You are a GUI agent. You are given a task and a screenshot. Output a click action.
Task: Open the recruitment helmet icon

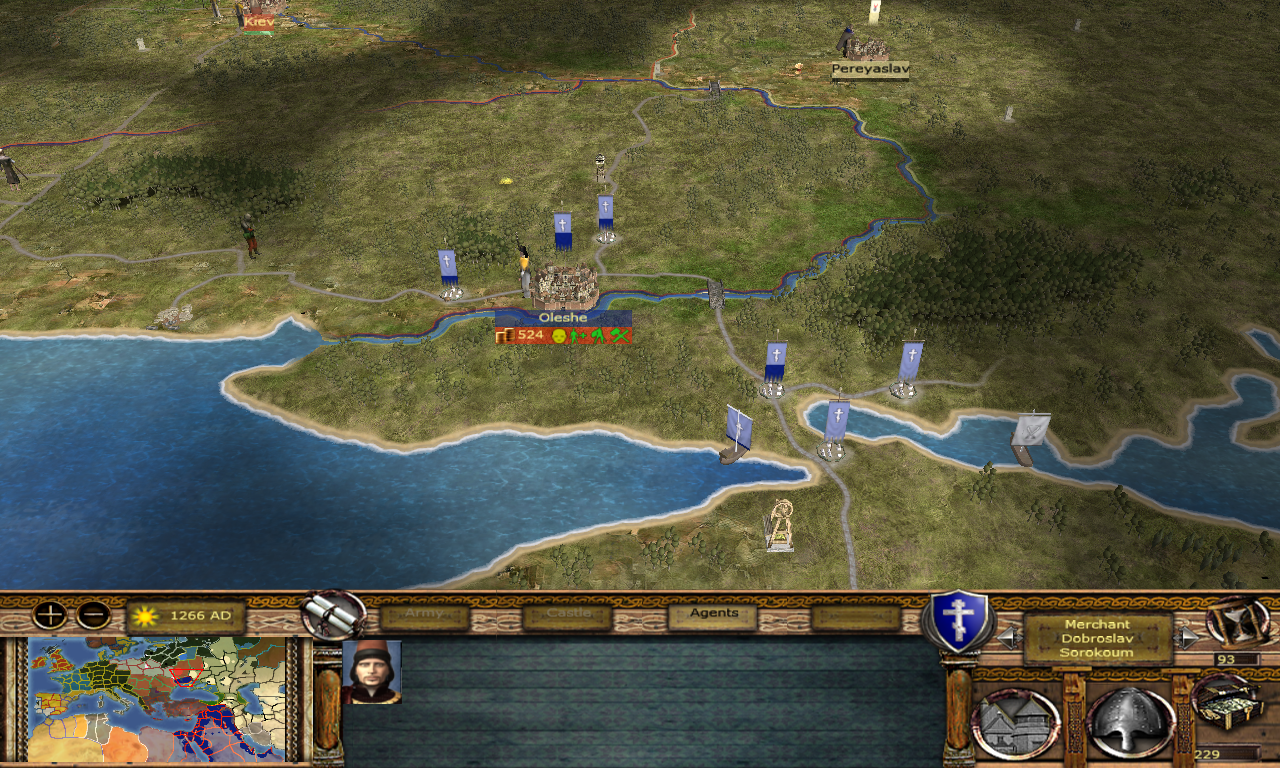click(1131, 722)
